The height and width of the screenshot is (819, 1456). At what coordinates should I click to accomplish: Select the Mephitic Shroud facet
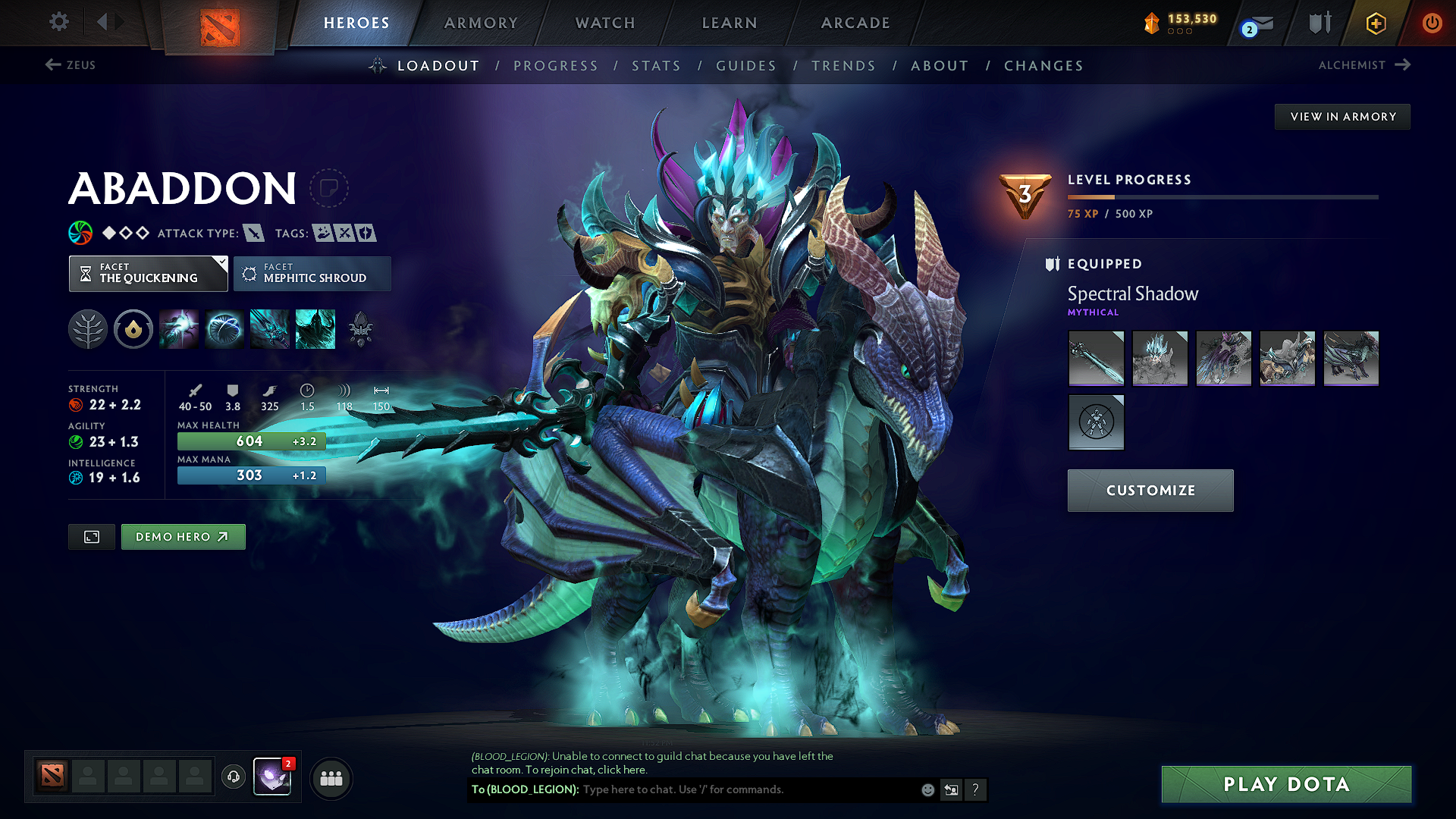click(312, 273)
